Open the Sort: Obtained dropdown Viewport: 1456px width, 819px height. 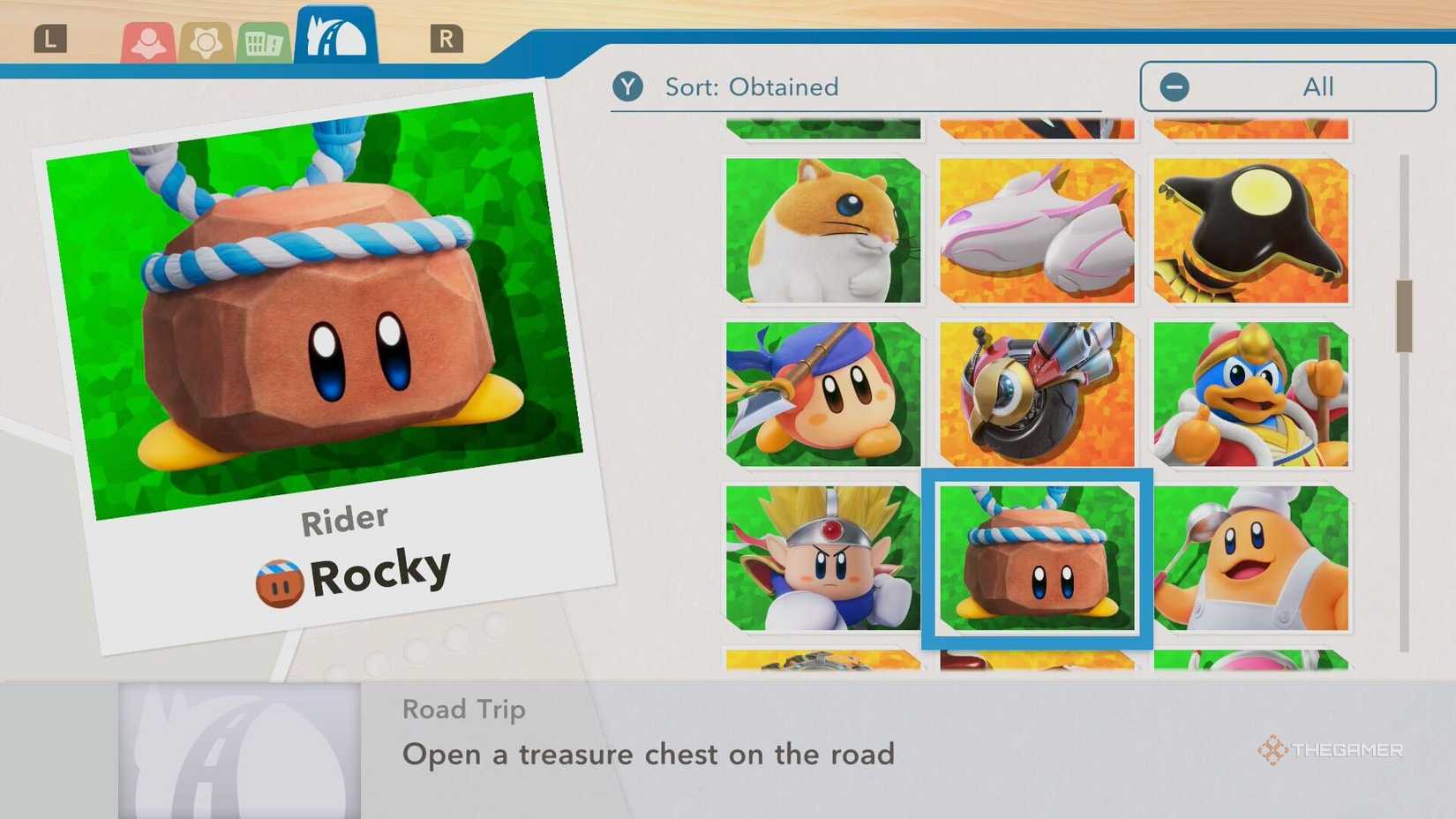click(752, 86)
